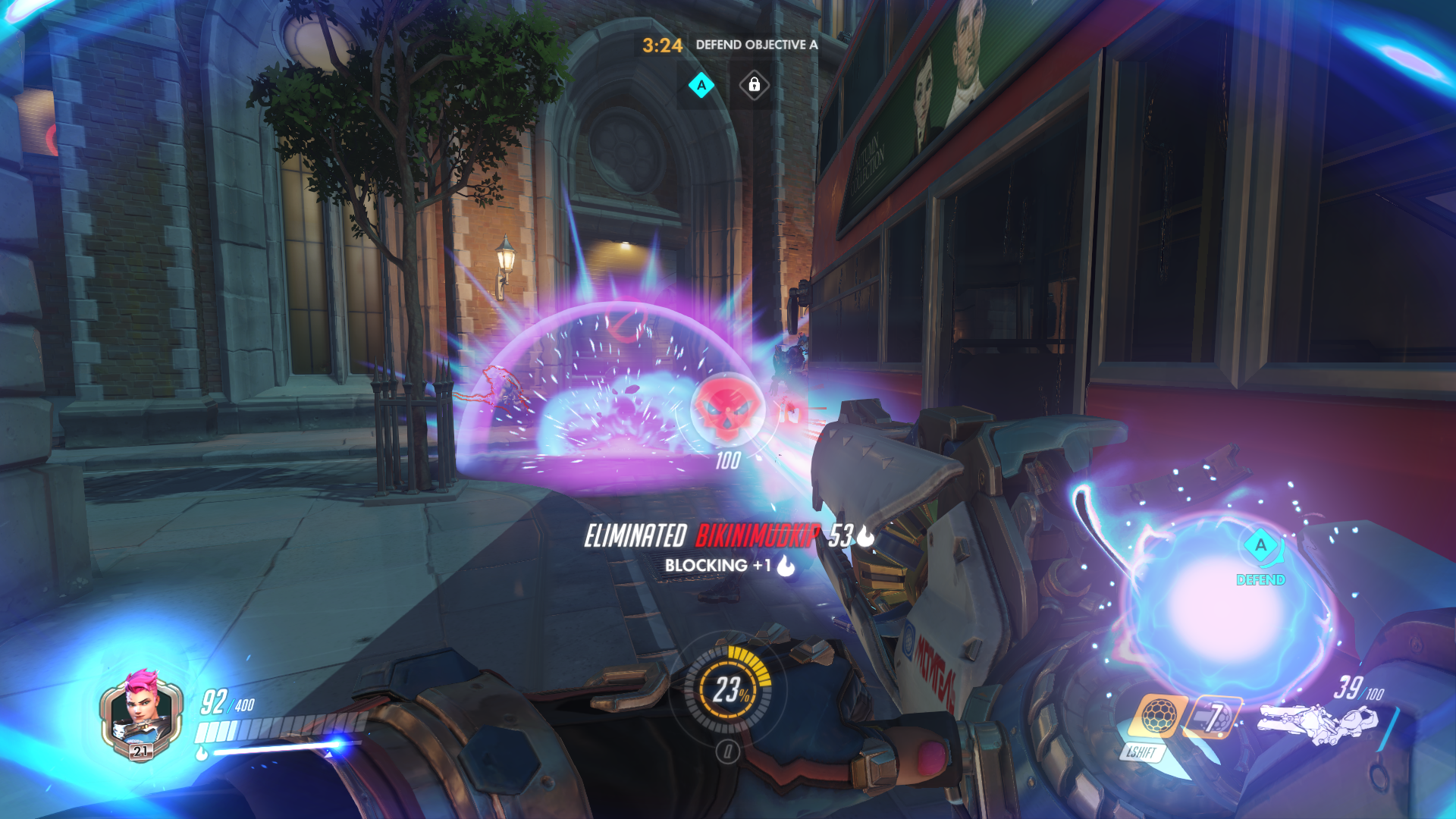Select the Objective A diamond icon
The image size is (1456, 819).
tap(701, 85)
